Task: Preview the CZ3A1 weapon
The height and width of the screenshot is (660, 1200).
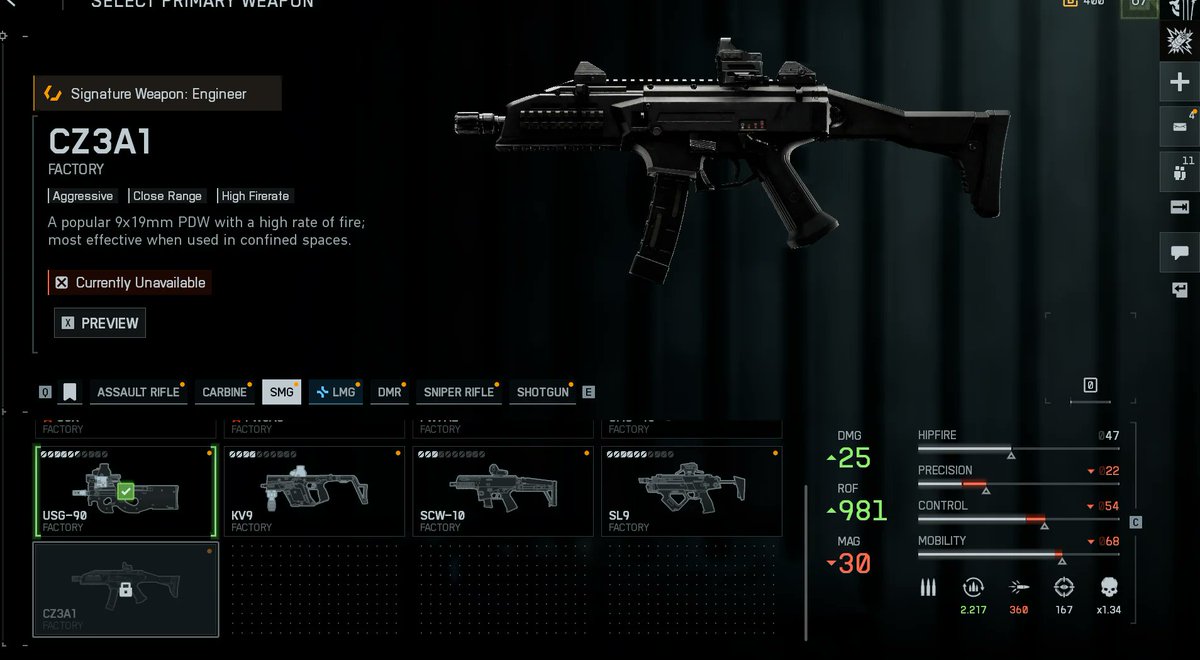Action: [100, 323]
